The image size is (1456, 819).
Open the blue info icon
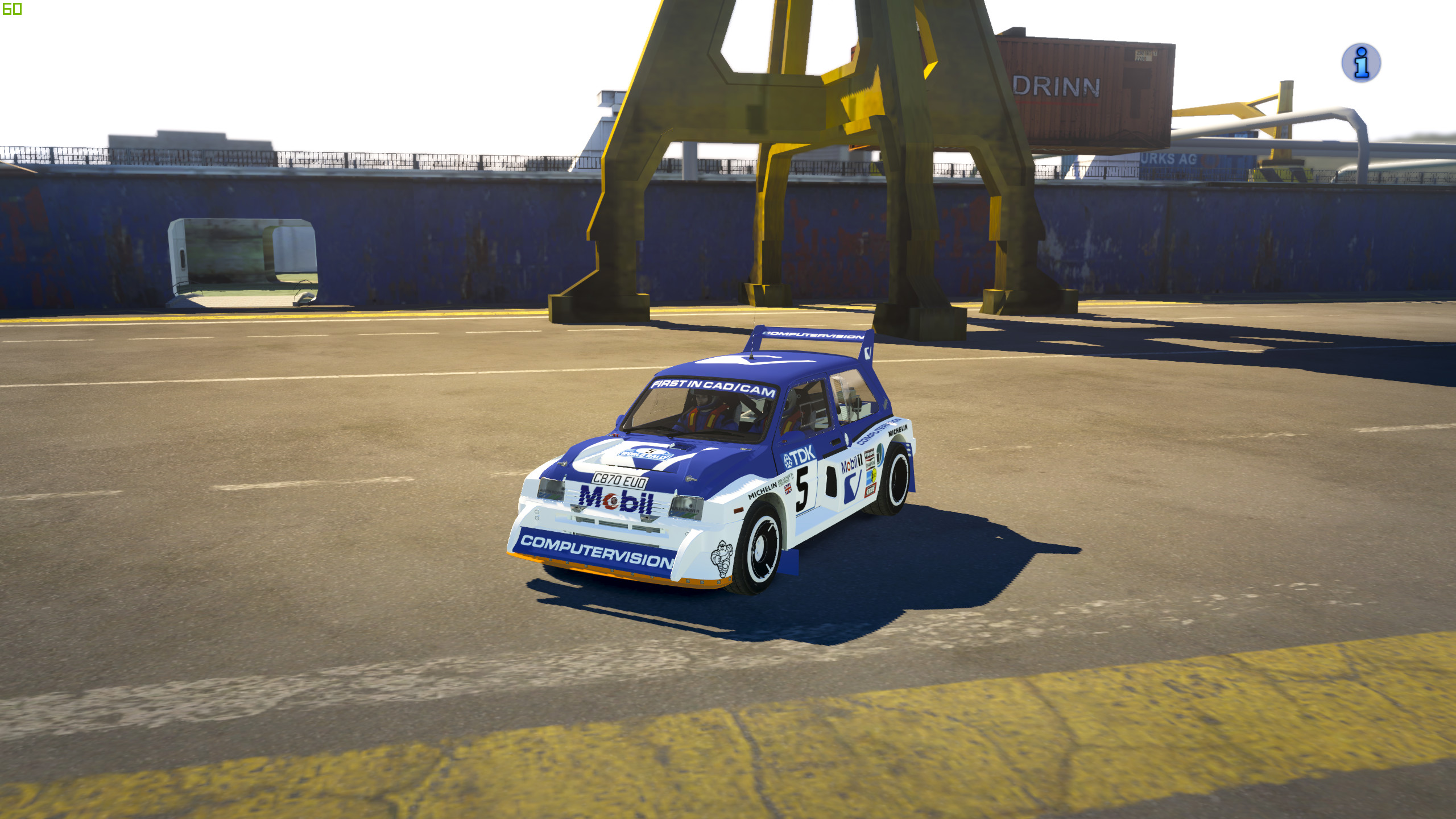click(x=1360, y=63)
